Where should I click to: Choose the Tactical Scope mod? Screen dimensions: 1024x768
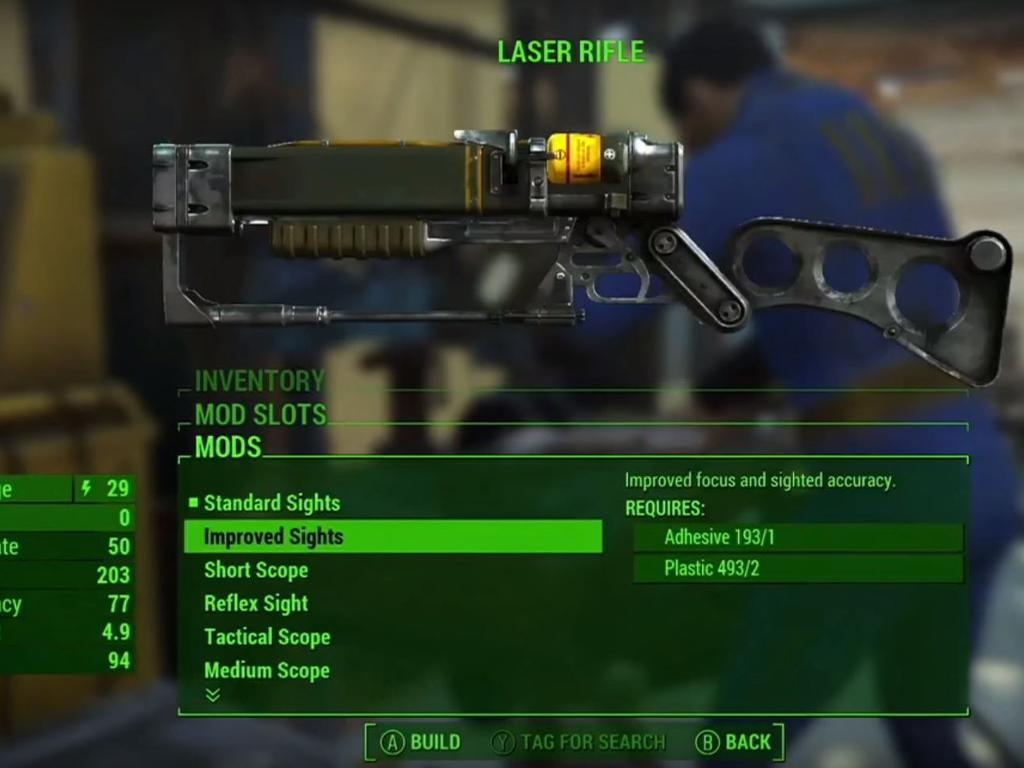click(x=267, y=637)
